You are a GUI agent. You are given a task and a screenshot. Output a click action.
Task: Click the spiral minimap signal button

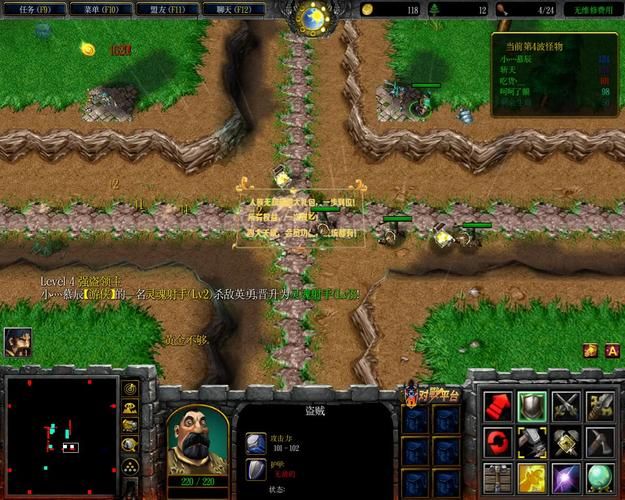(130, 388)
